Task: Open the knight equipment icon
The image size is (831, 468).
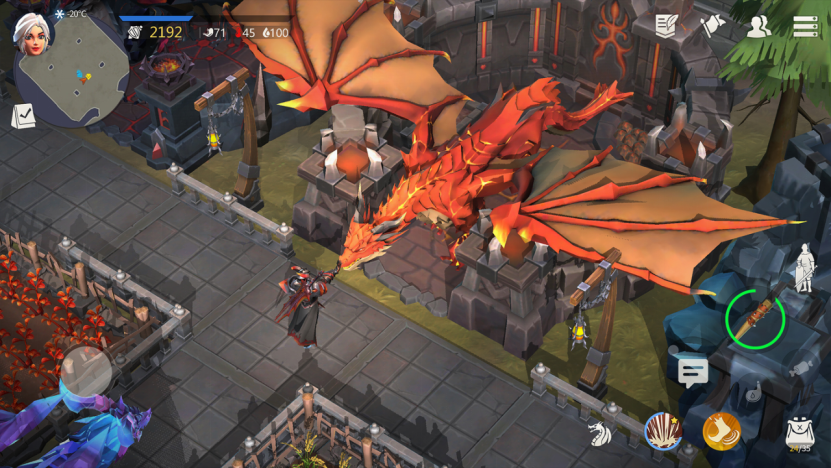Action: click(804, 268)
